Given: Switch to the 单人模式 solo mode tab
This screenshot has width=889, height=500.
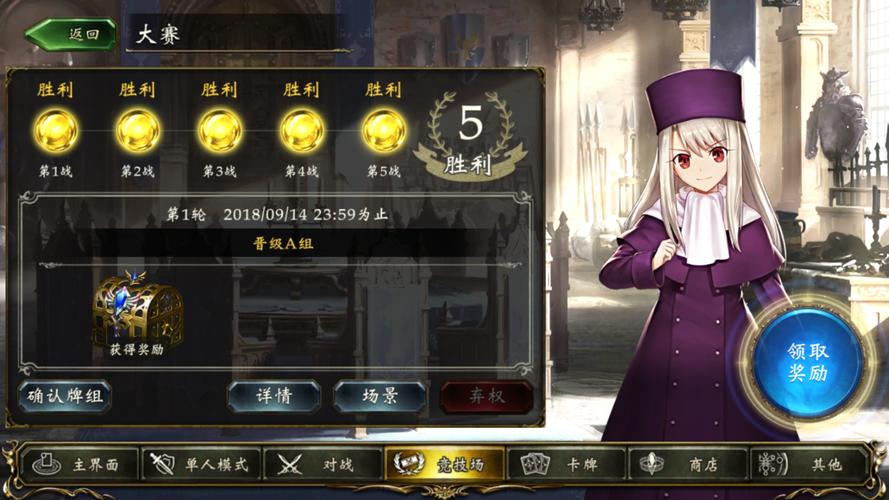Looking at the screenshot, I should tap(203, 464).
